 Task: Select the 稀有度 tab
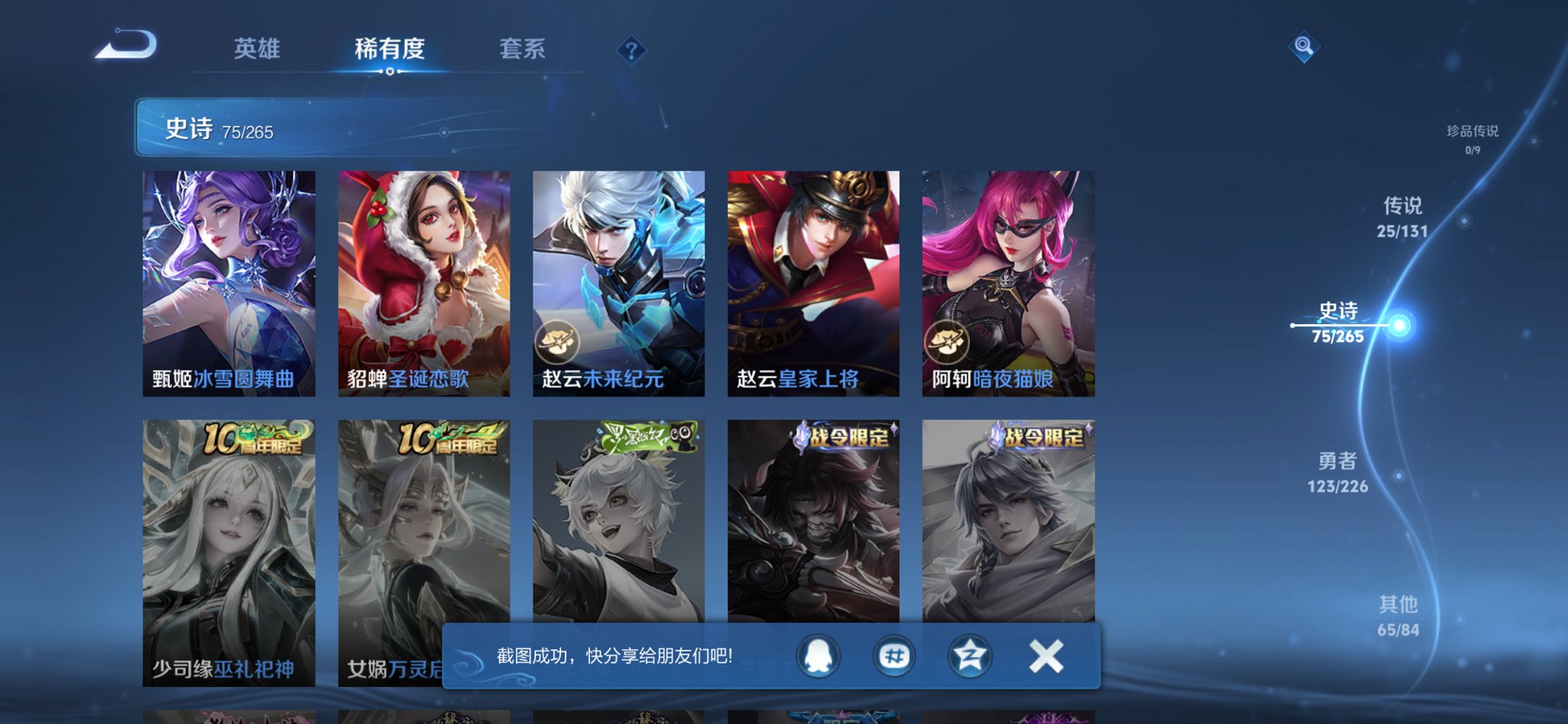(390, 49)
